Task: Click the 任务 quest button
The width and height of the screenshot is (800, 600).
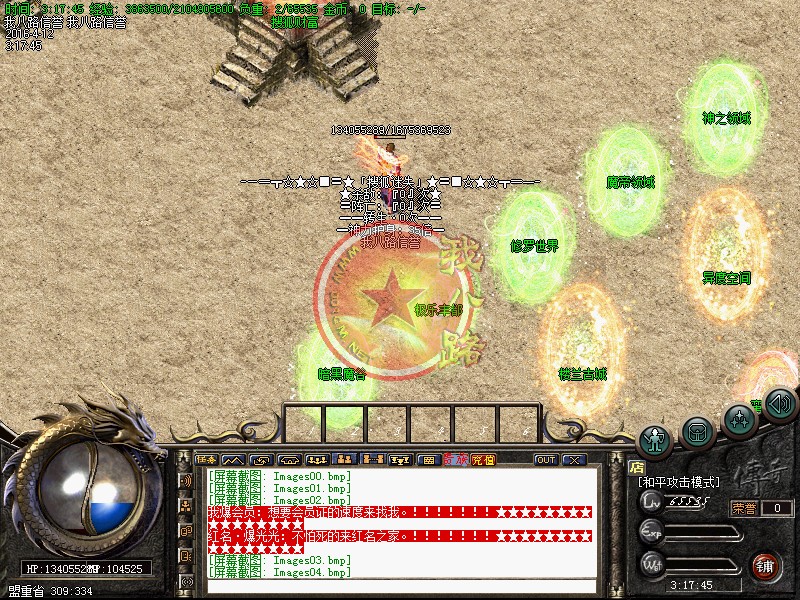Action: tap(207, 460)
